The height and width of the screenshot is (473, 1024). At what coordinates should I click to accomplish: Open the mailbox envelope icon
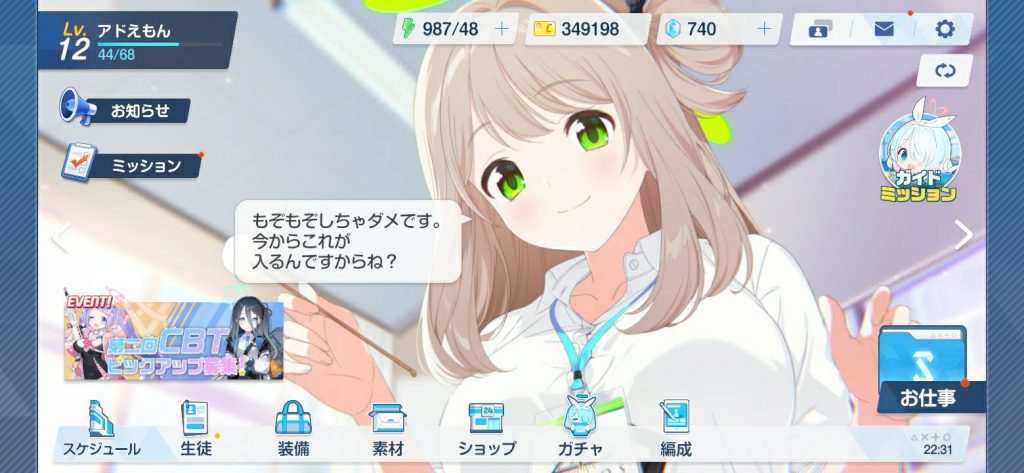(x=883, y=29)
